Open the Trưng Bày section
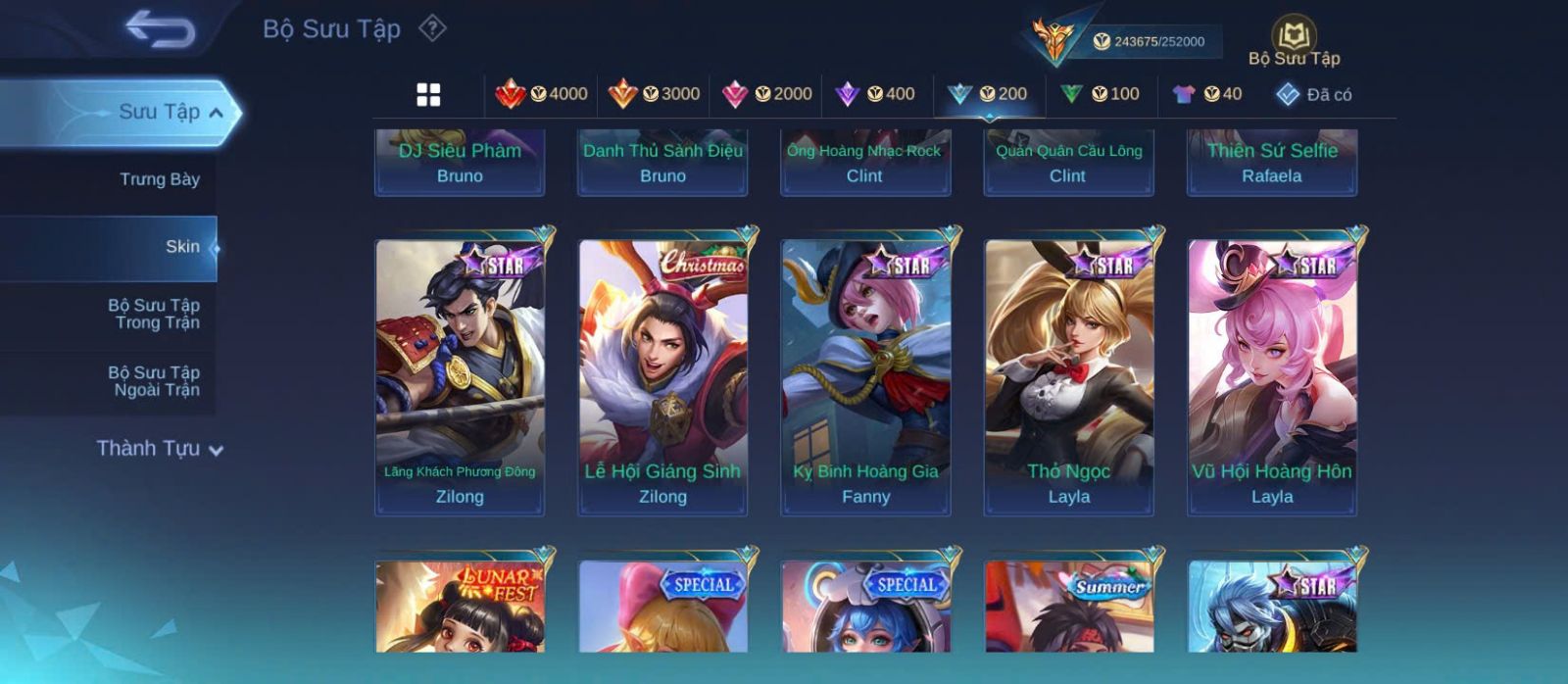 (x=159, y=179)
